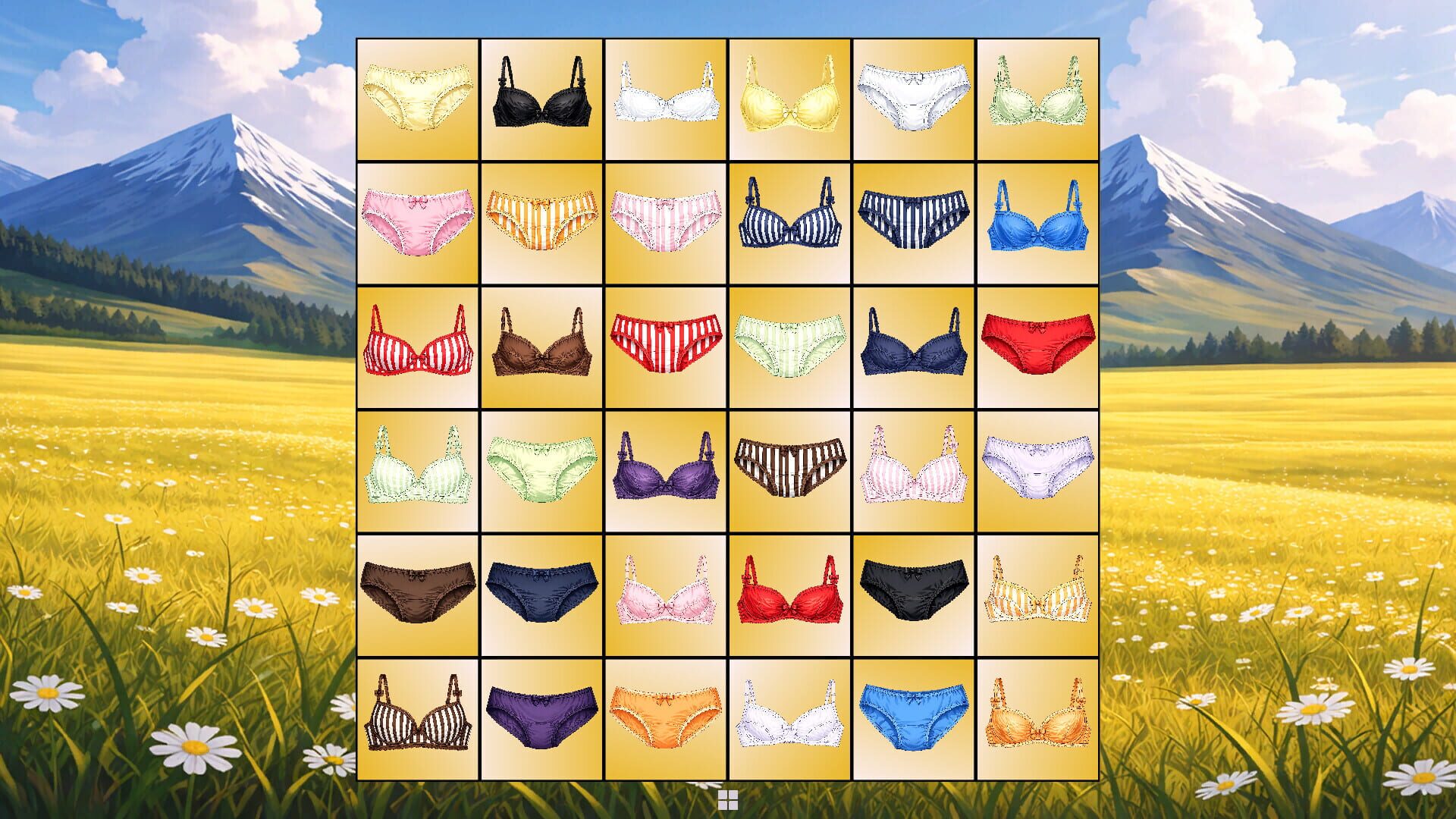Click the white panties tile in the top row
1456x819 pixels.
point(914,99)
